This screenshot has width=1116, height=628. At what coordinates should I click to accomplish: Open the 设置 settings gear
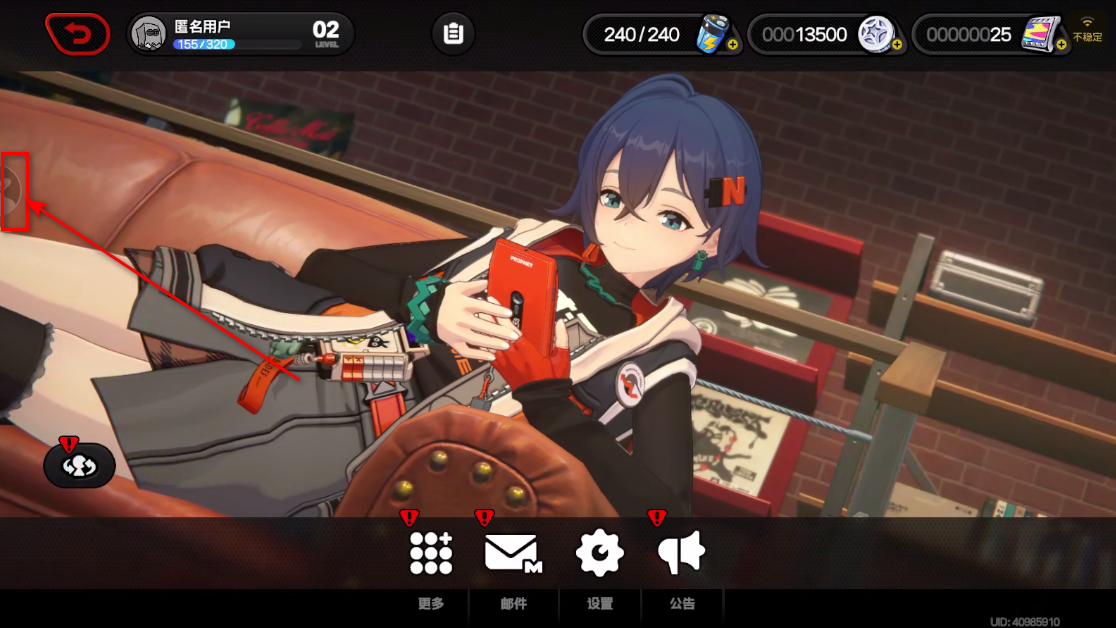click(600, 553)
